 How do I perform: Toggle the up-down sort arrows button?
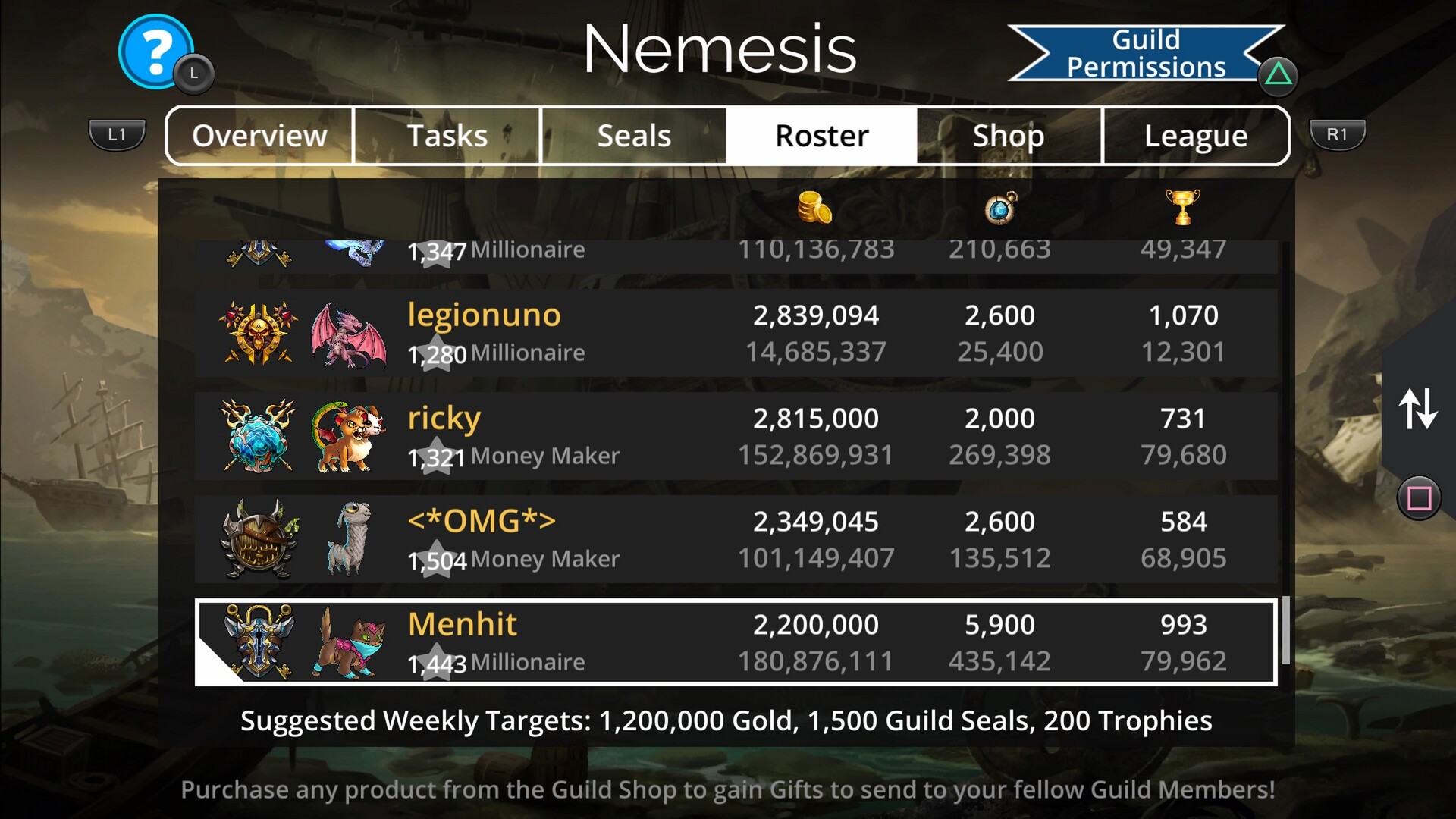pos(1417,409)
